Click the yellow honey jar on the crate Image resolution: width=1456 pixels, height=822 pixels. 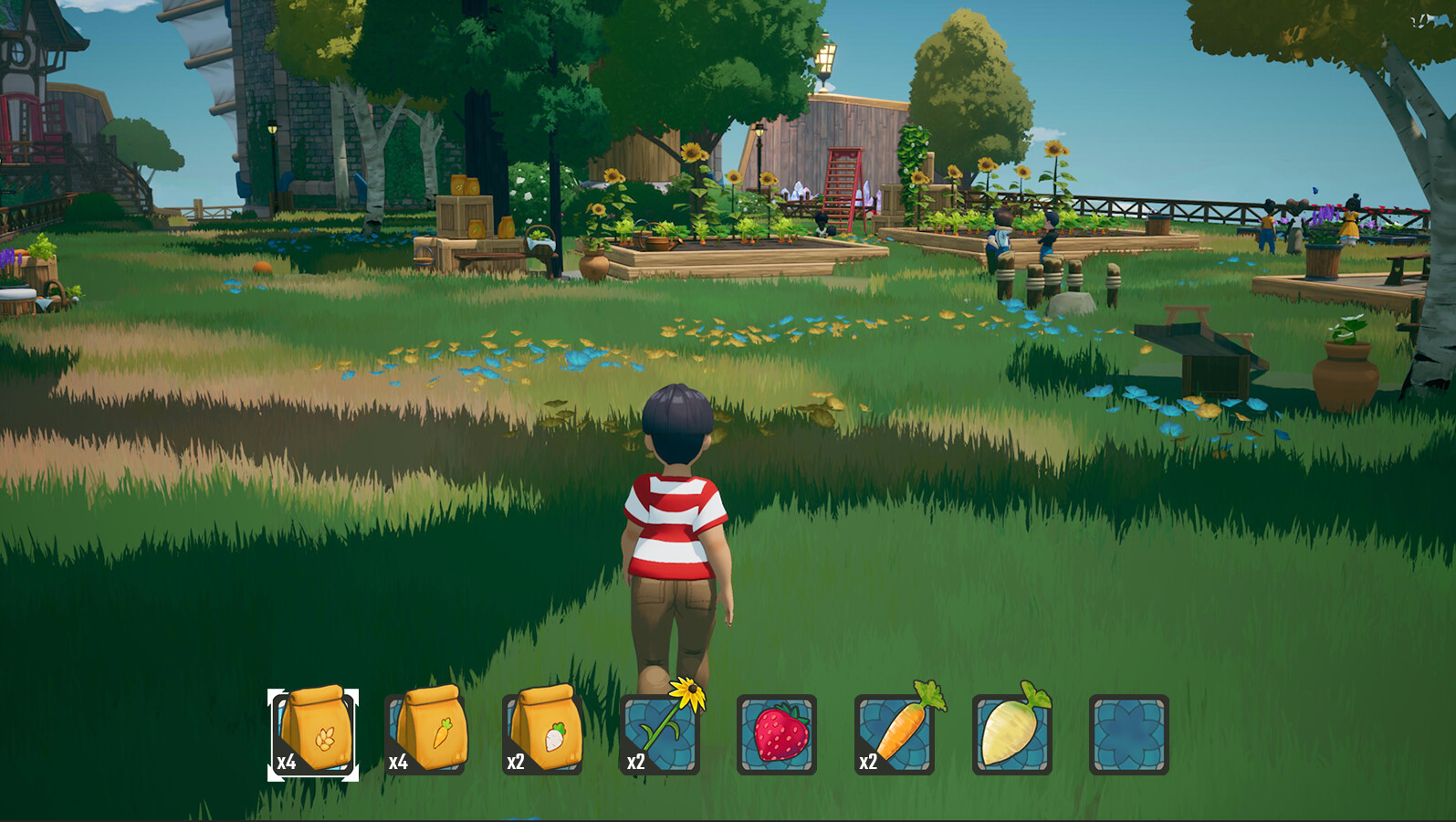[456, 186]
